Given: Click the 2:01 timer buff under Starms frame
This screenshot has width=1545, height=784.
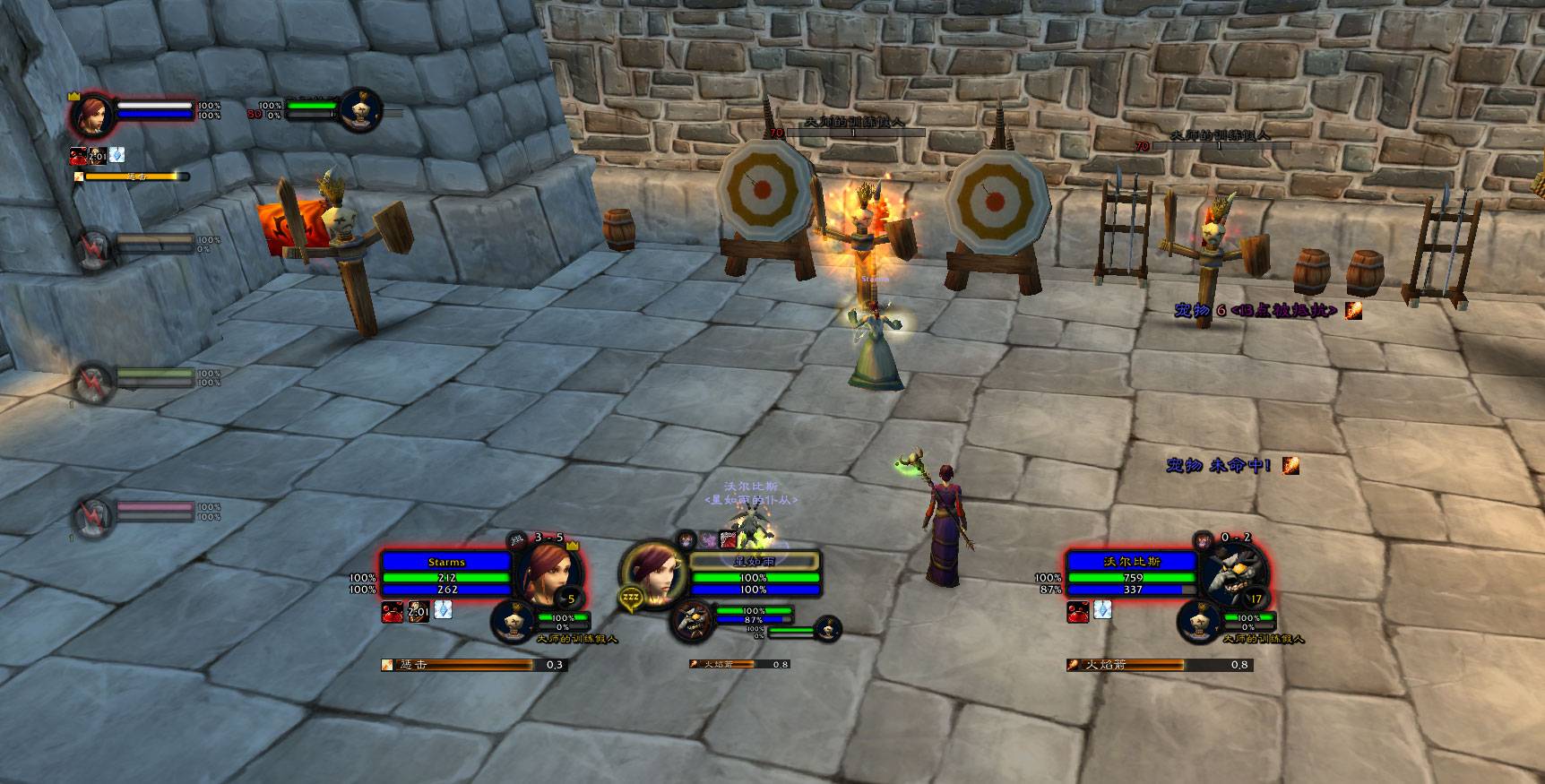Looking at the screenshot, I should 418,612.
